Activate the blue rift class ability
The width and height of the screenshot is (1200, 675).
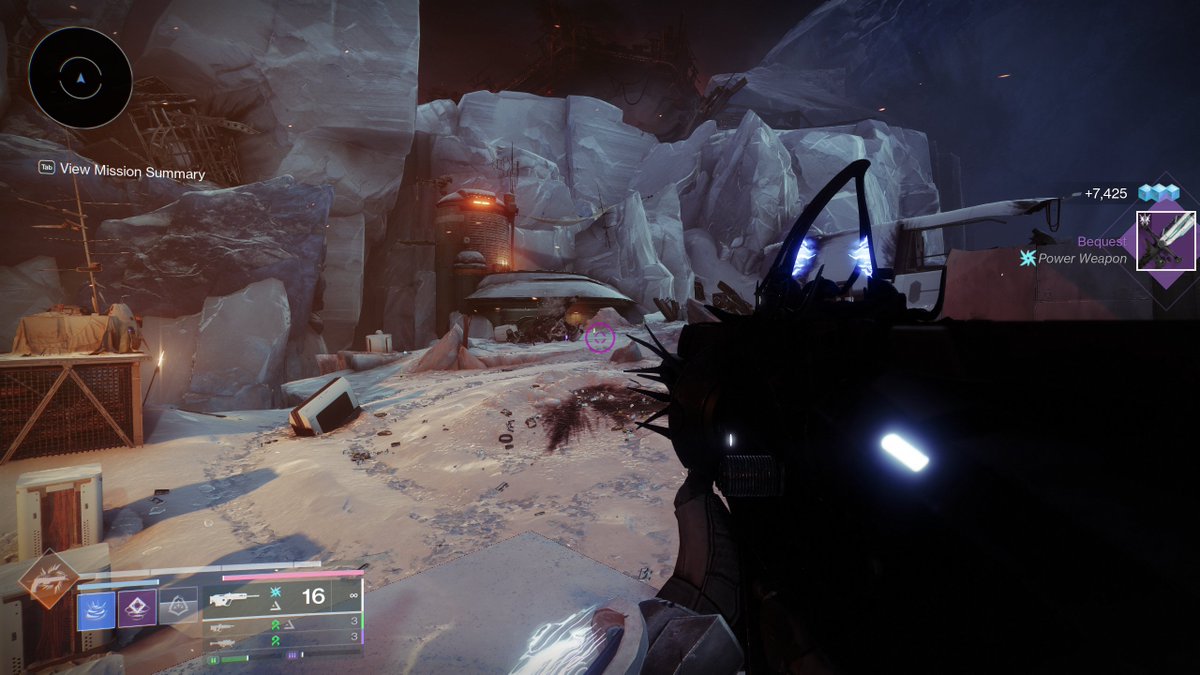click(x=96, y=610)
